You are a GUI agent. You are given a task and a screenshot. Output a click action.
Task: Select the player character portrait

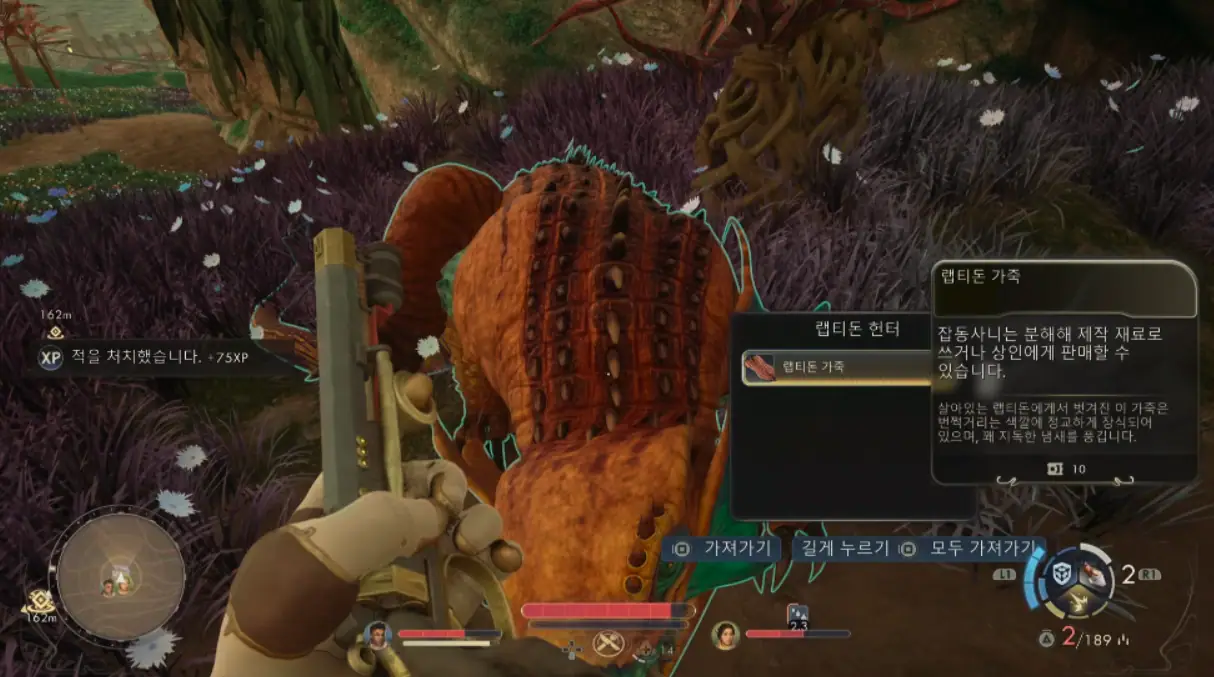point(377,634)
